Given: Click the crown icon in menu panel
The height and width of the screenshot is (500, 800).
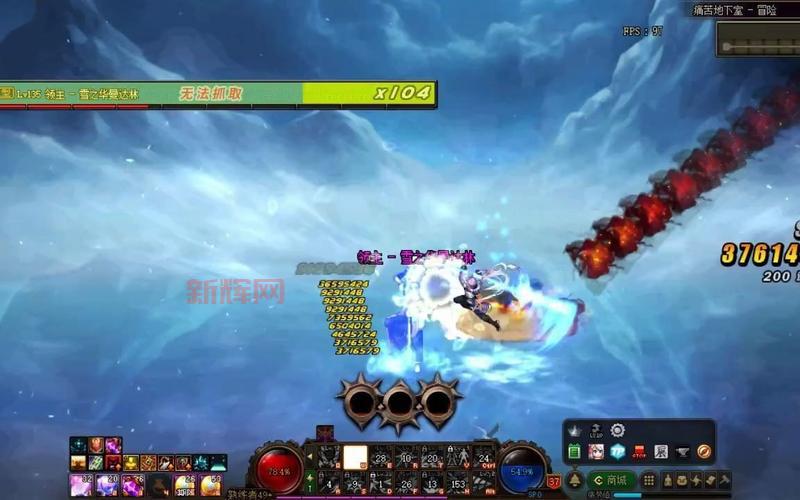Looking at the screenshot, I should [575, 431].
